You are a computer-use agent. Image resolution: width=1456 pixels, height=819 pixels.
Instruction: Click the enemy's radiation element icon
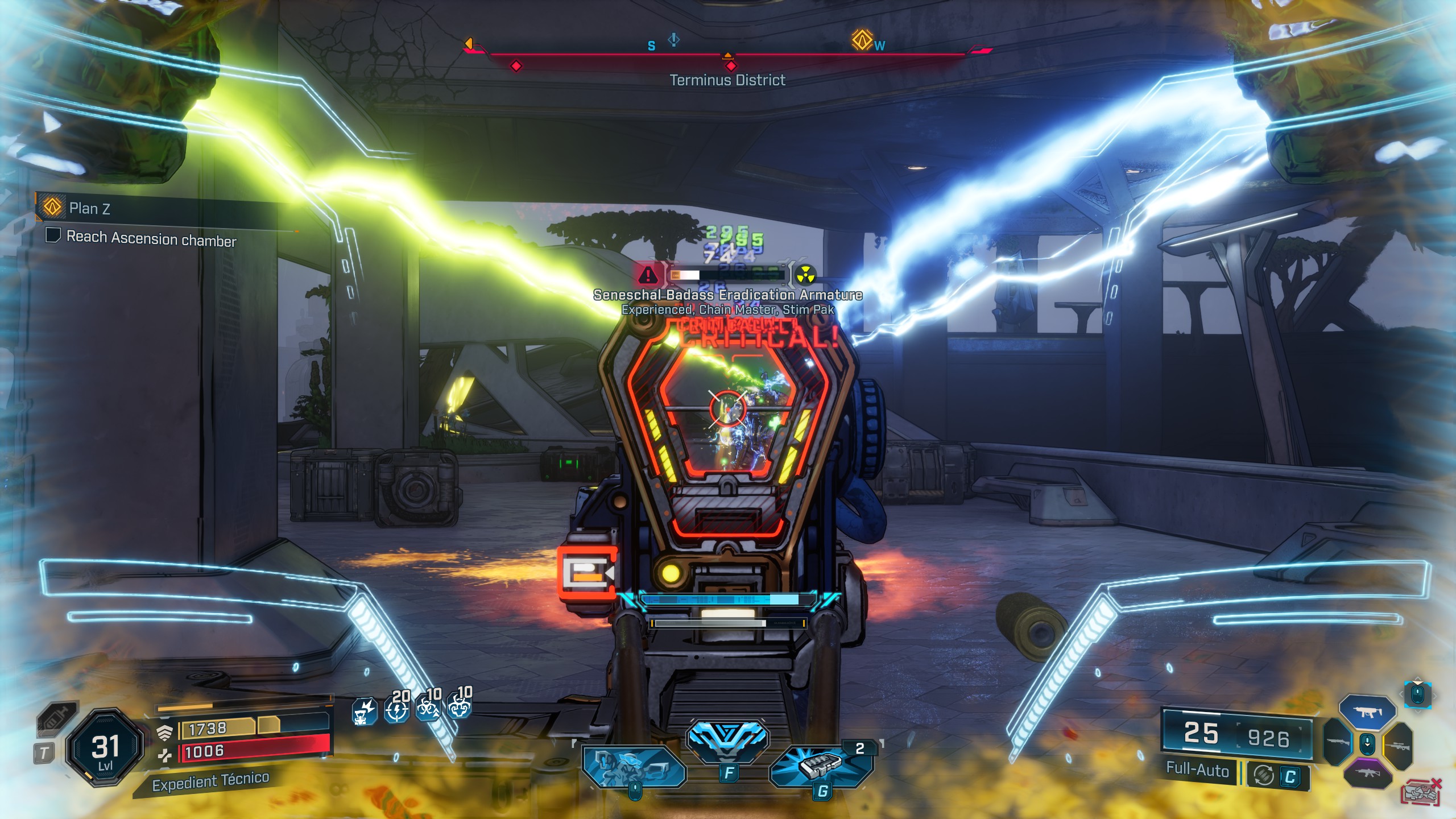pyautogui.click(x=805, y=275)
